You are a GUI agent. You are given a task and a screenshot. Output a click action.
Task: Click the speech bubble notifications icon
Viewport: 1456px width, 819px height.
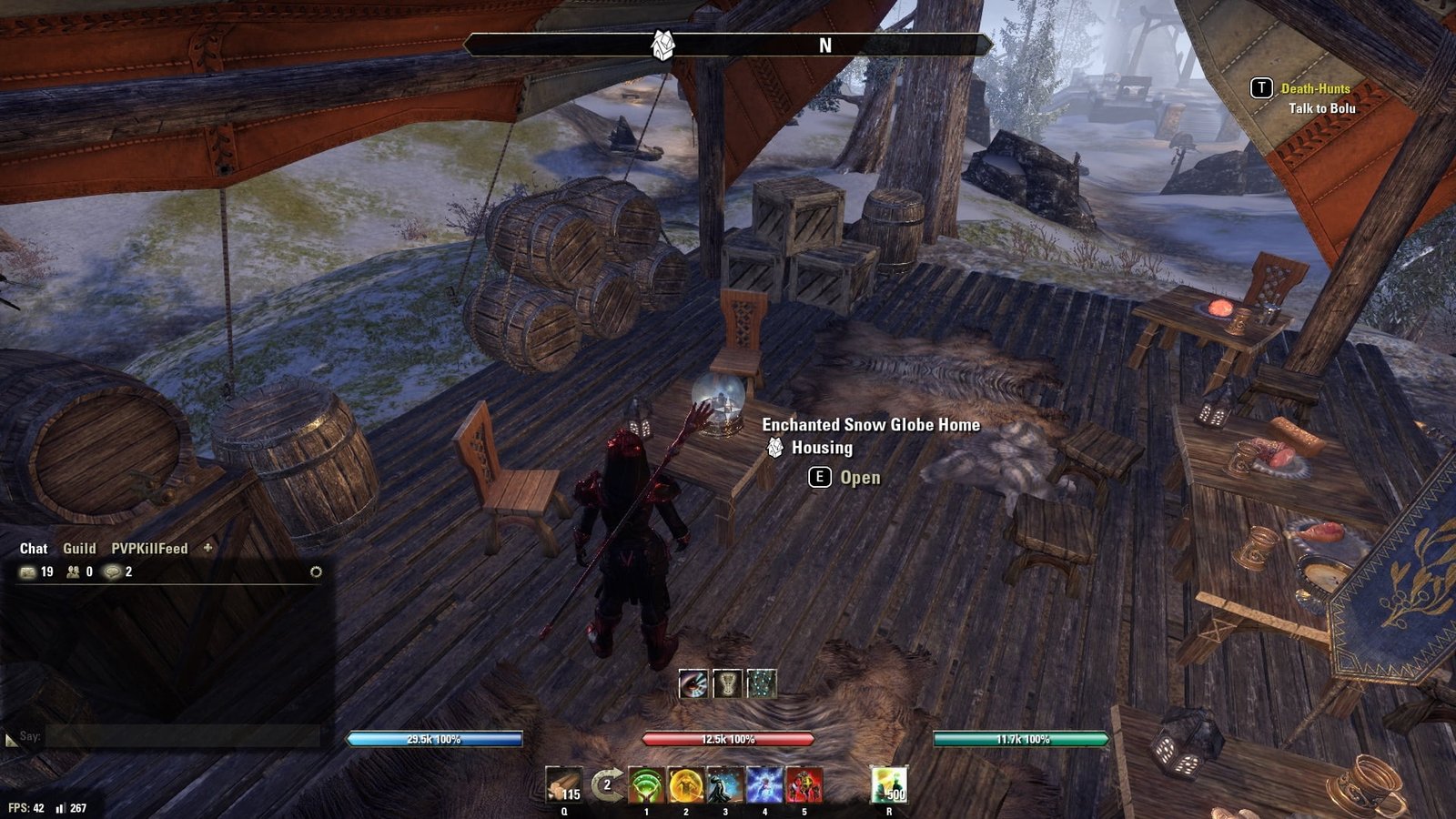pyautogui.click(x=113, y=572)
